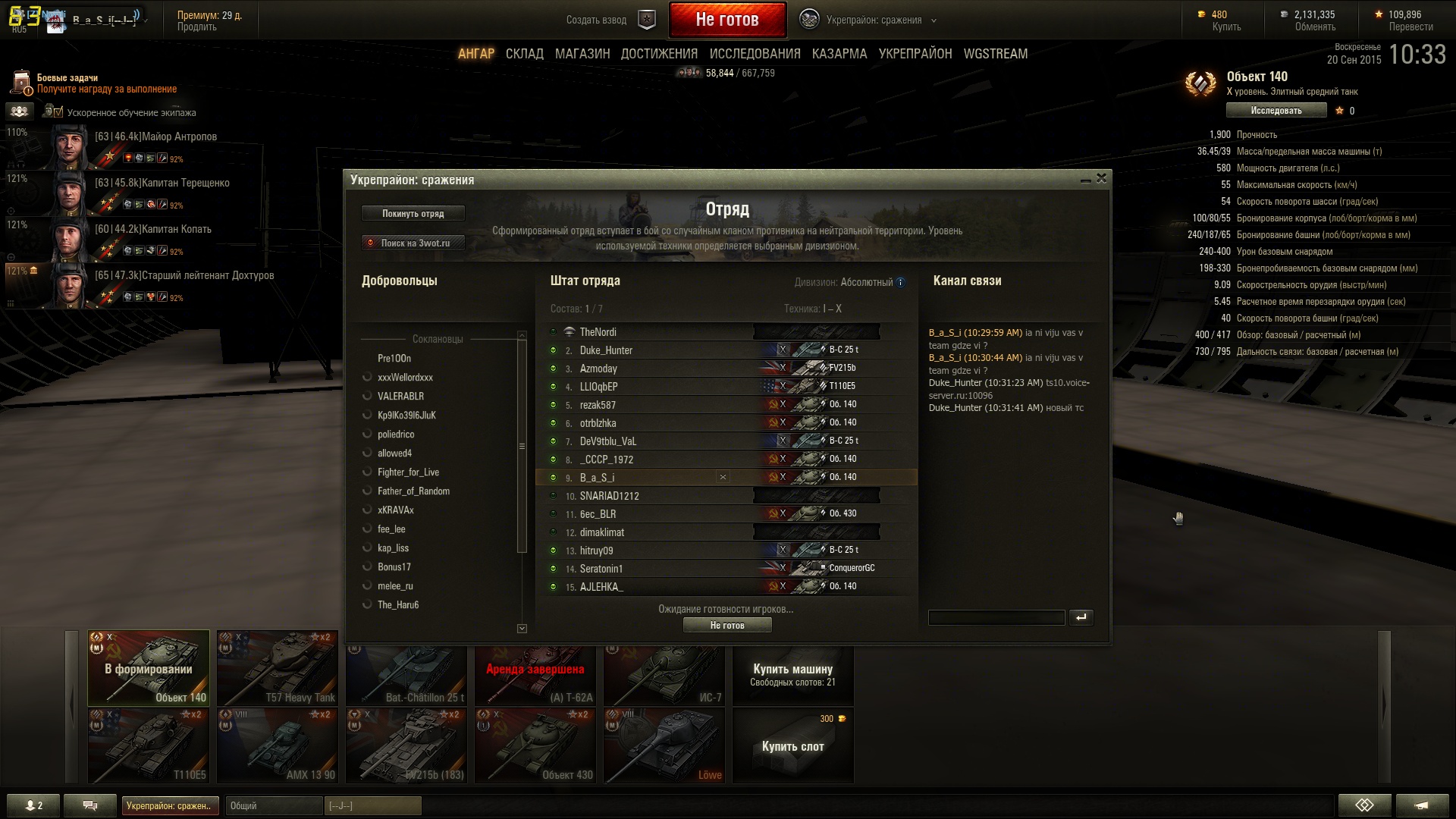Viewport: 1456px width, 819px height.
Task: Select player Duke_Hunter in squad list
Action: (x=606, y=350)
